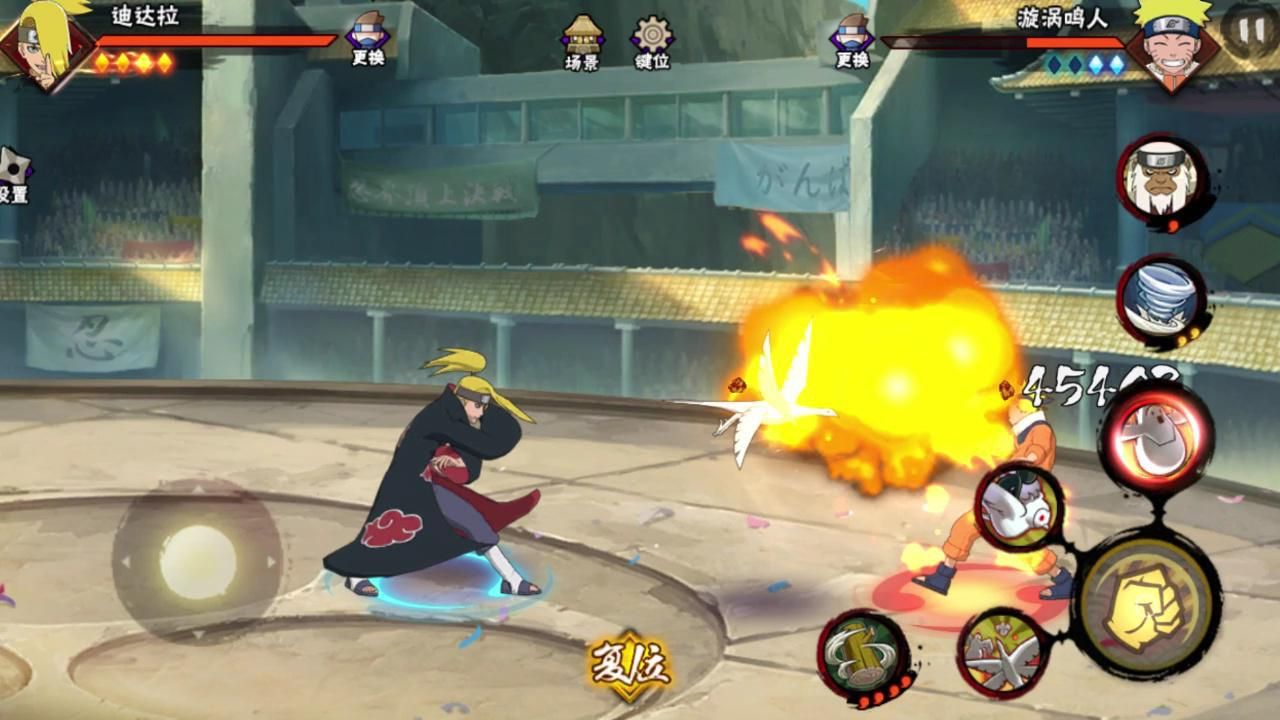Click the virtual joystick knob
The height and width of the screenshot is (720, 1280).
pyautogui.click(x=197, y=562)
